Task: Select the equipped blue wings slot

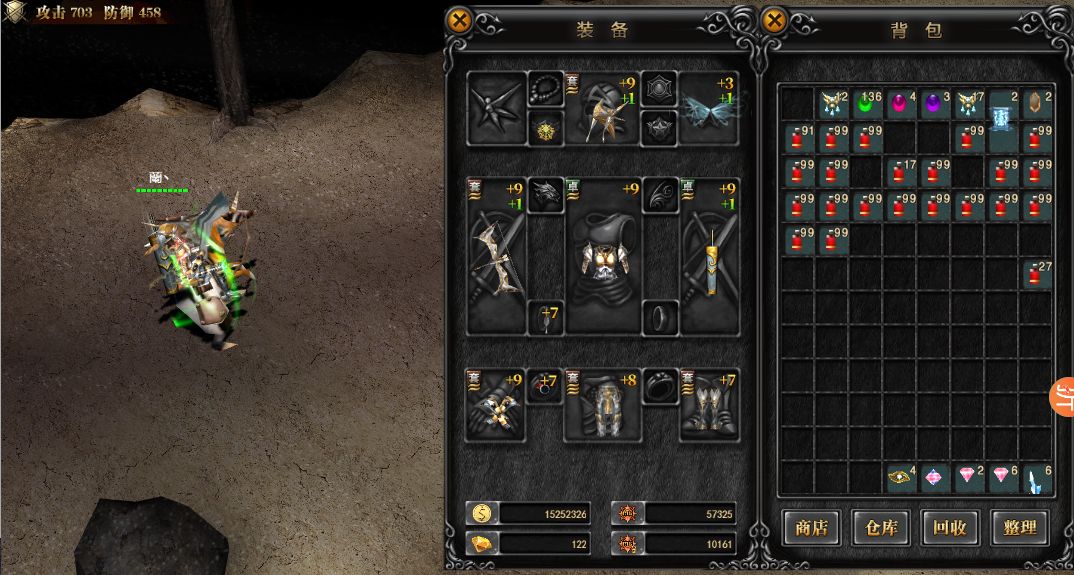Action: (x=710, y=108)
